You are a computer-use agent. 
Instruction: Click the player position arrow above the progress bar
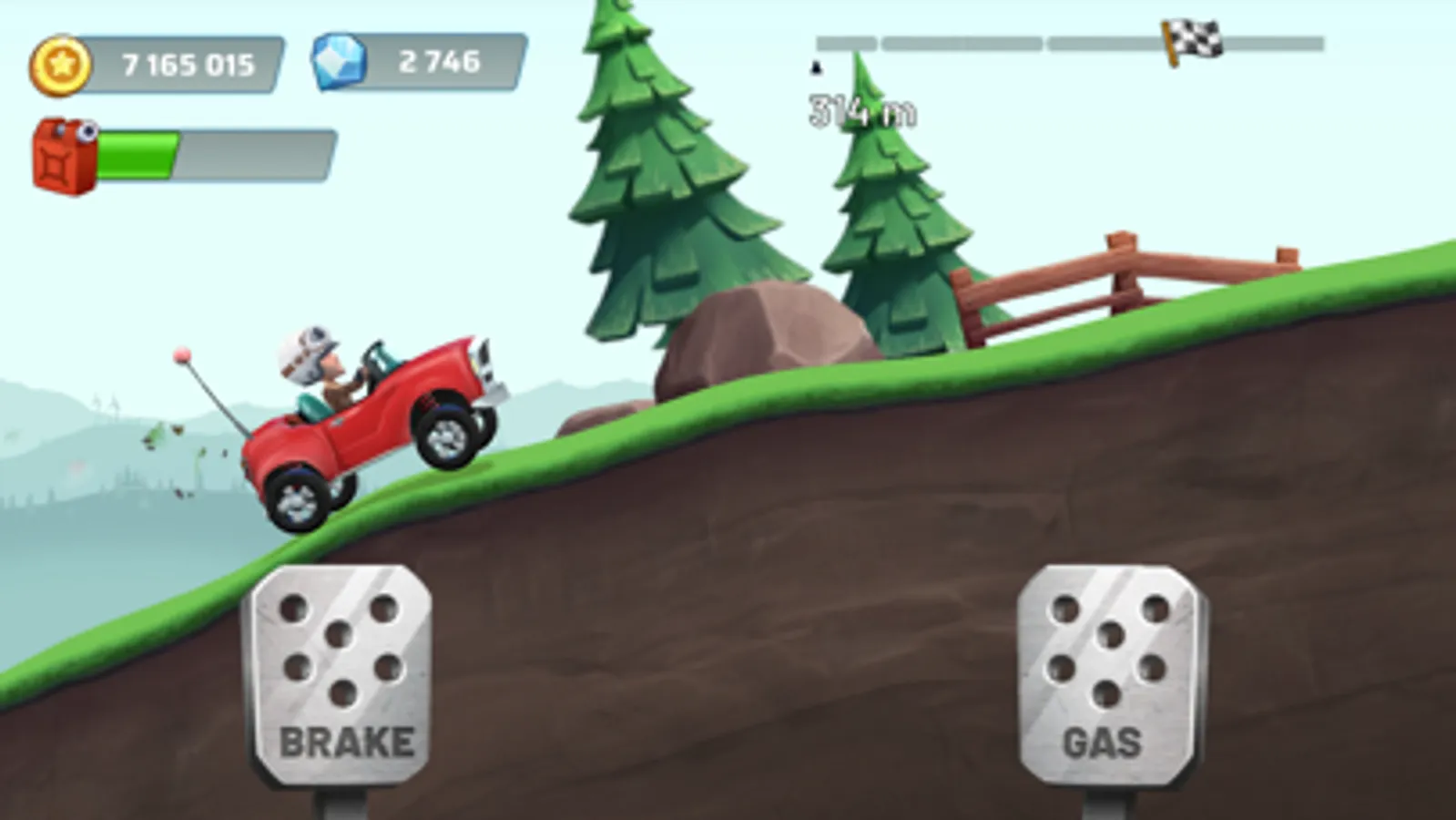pos(817,68)
